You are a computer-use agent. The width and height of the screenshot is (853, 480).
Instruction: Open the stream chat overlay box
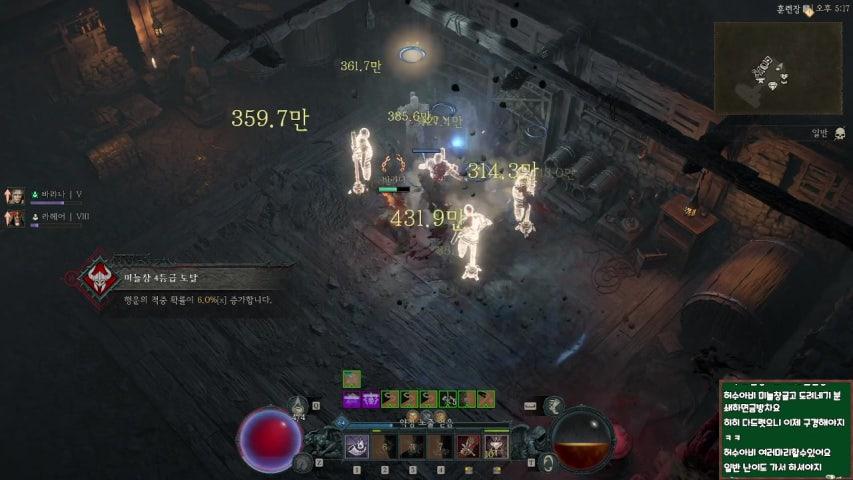point(785,428)
